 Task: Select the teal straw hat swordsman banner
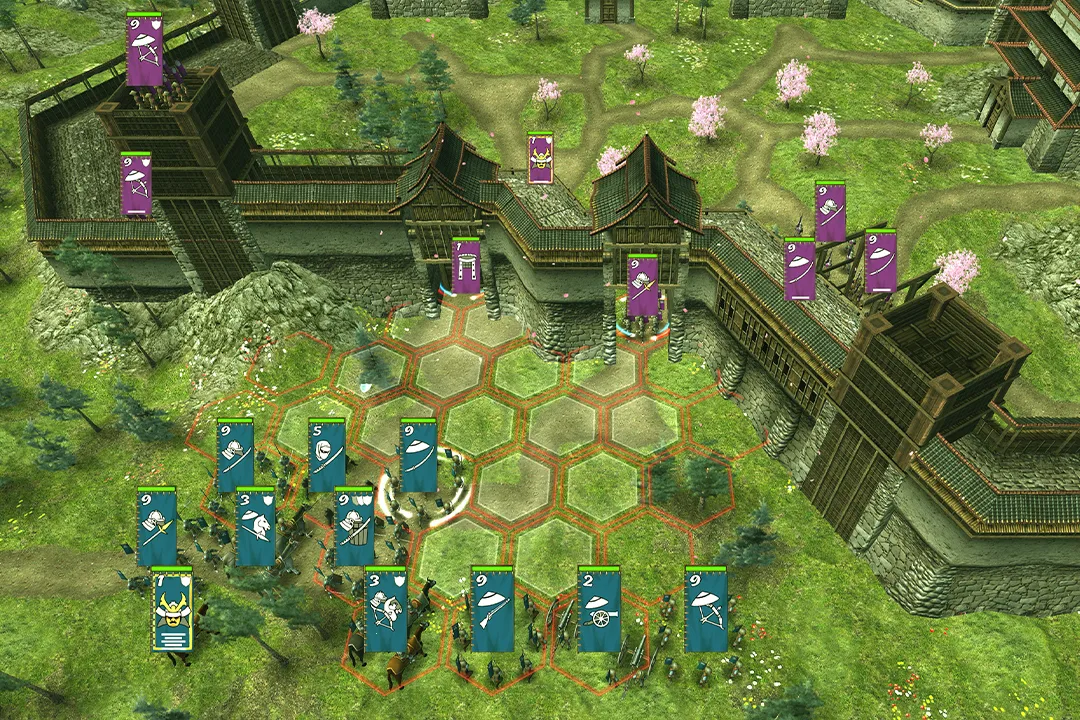(x=418, y=456)
